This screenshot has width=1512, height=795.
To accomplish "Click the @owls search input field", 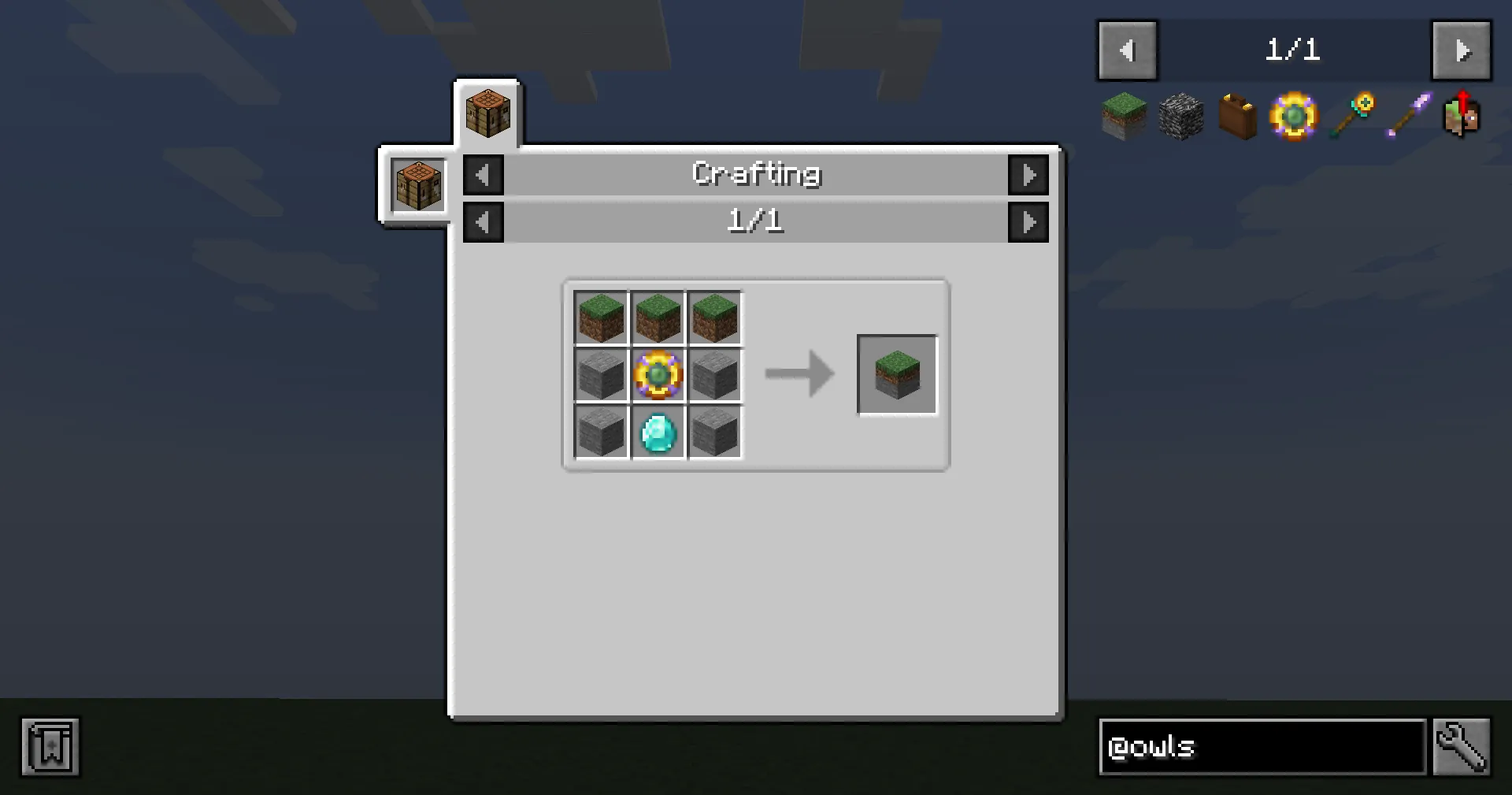I will (1260, 747).
